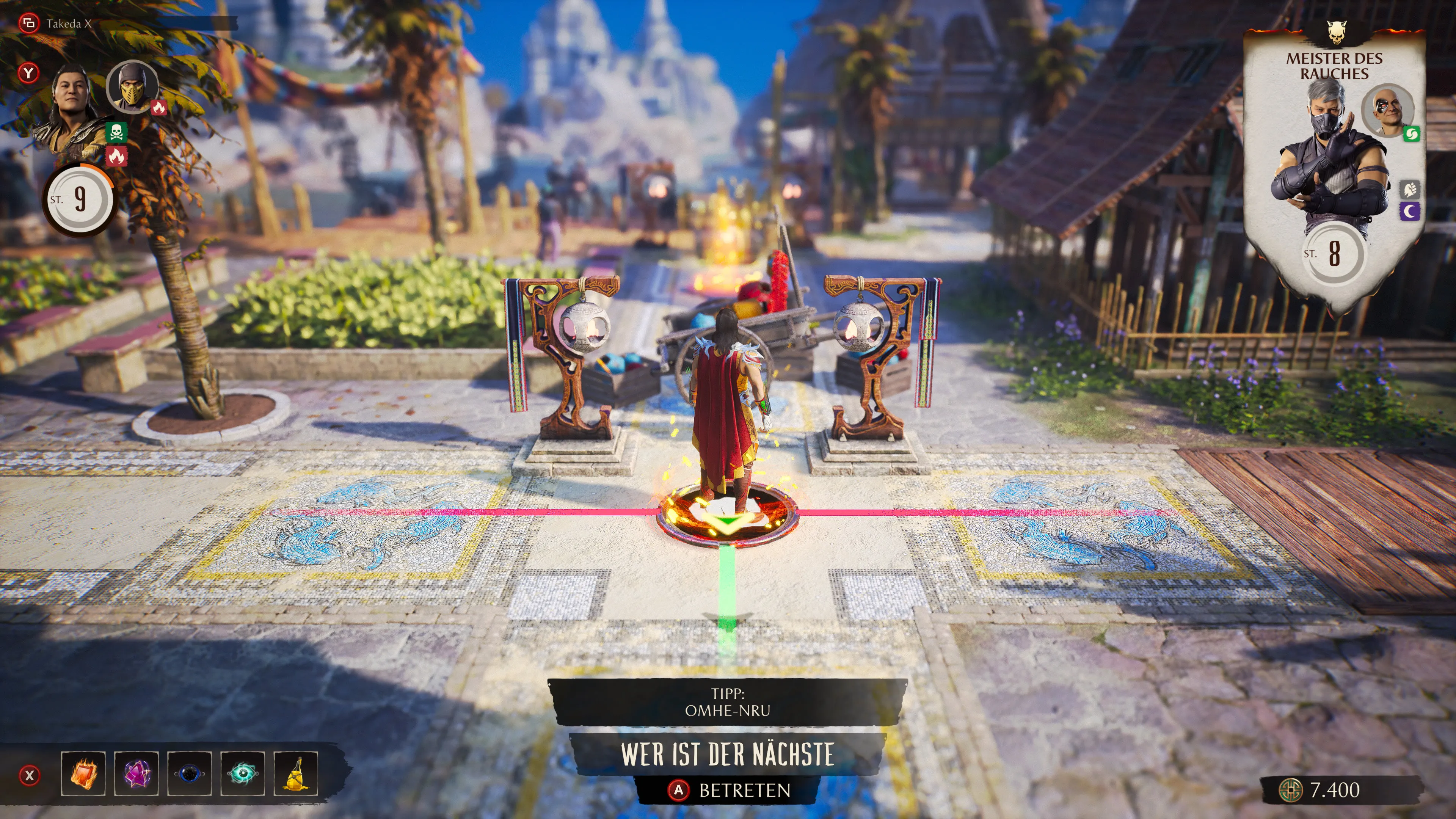Use the dark starry orb amulet

click(189, 773)
